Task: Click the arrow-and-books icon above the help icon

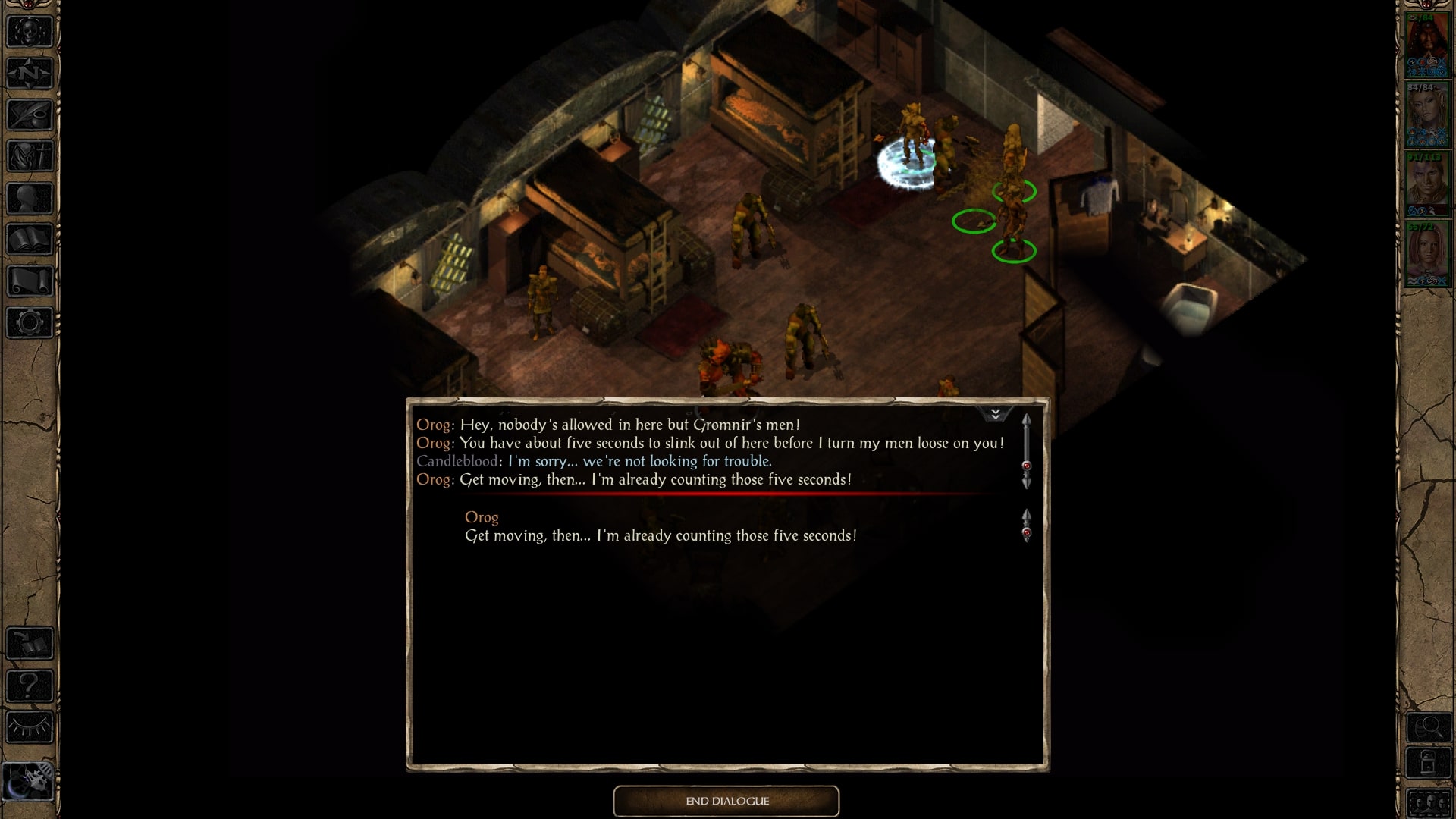Action: coord(30,643)
